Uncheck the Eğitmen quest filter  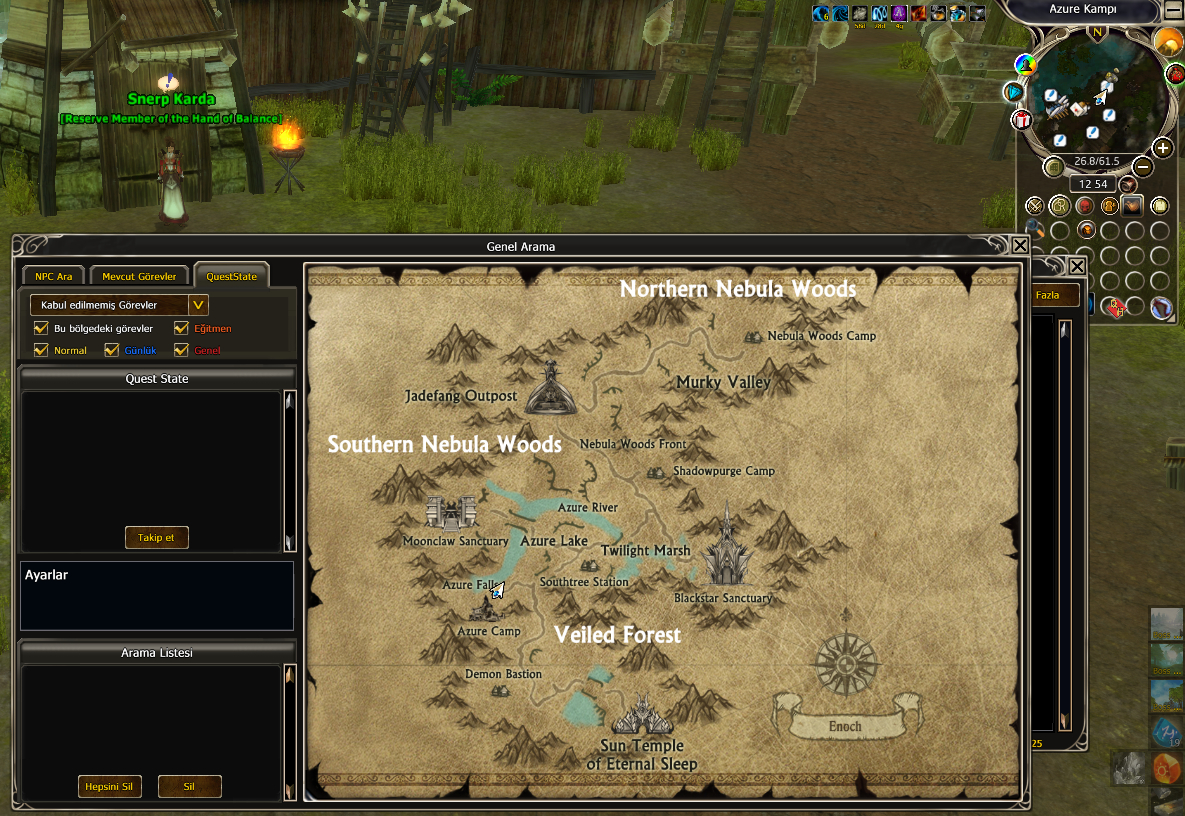point(181,328)
